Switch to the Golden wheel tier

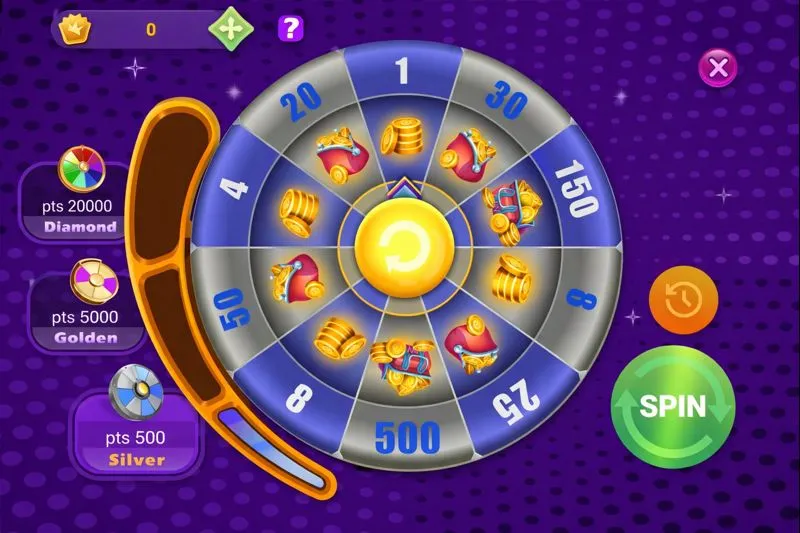point(85,306)
